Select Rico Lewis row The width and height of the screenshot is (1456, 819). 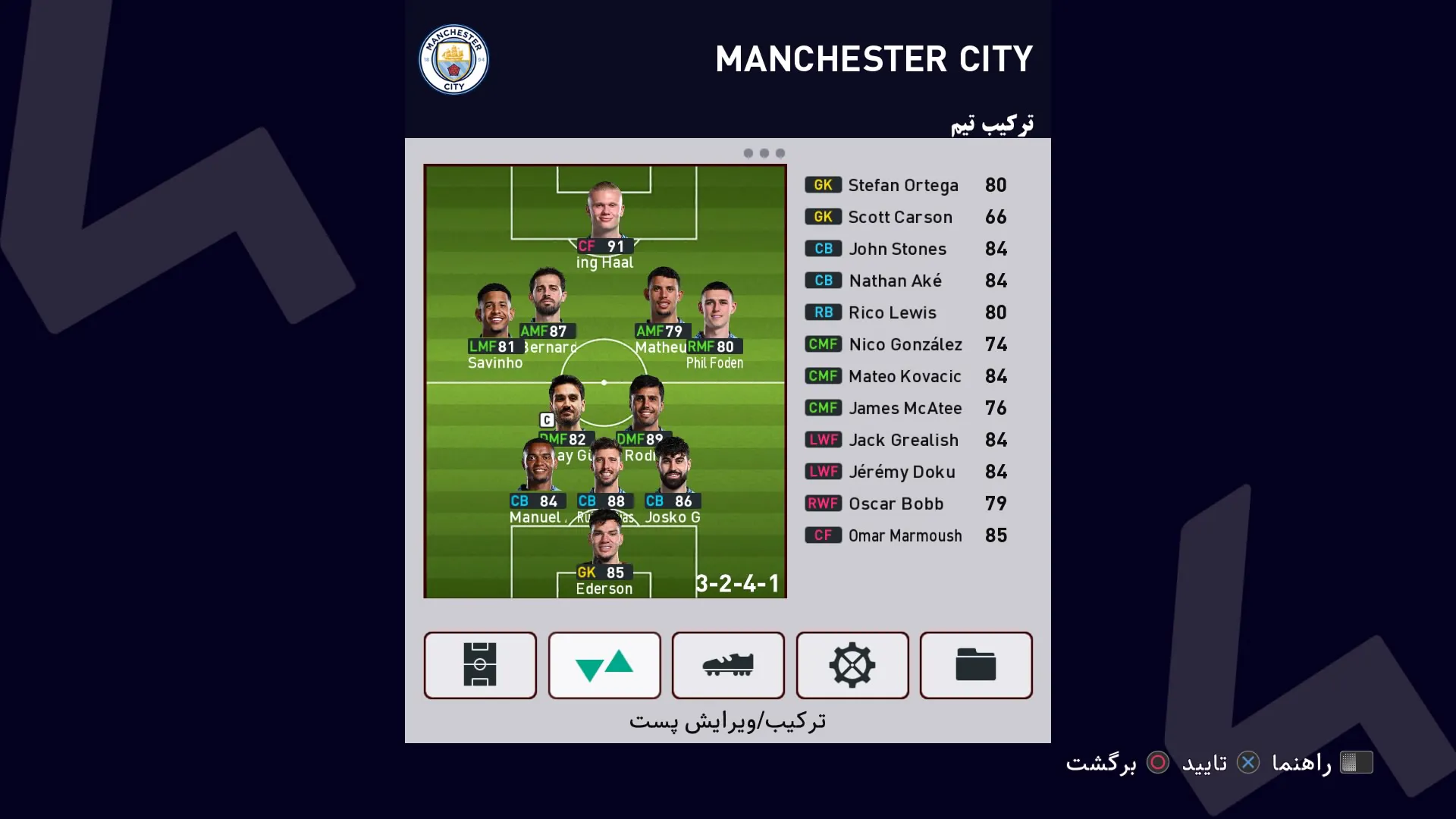coord(905,312)
